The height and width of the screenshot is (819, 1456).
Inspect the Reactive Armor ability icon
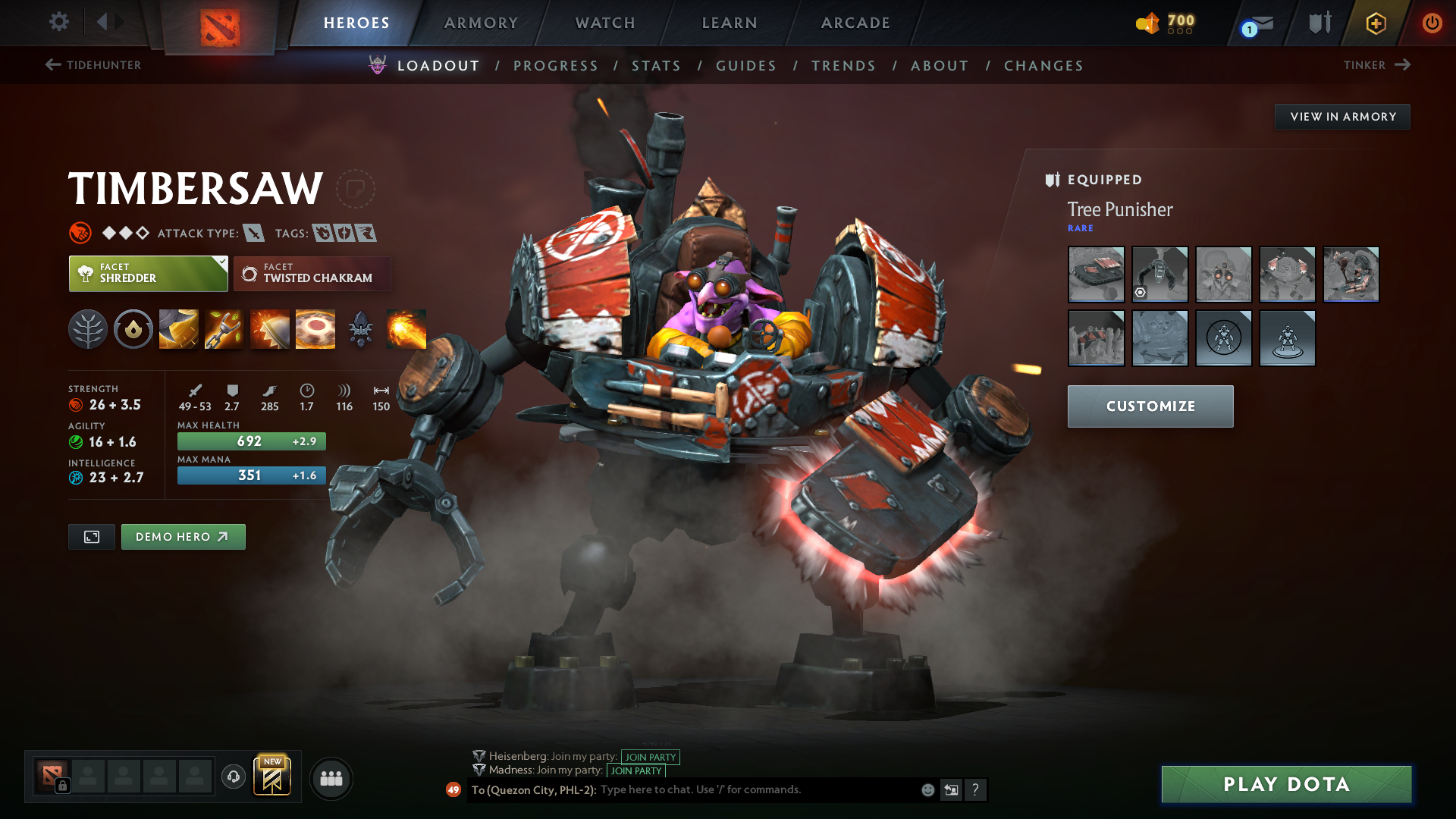point(269,329)
